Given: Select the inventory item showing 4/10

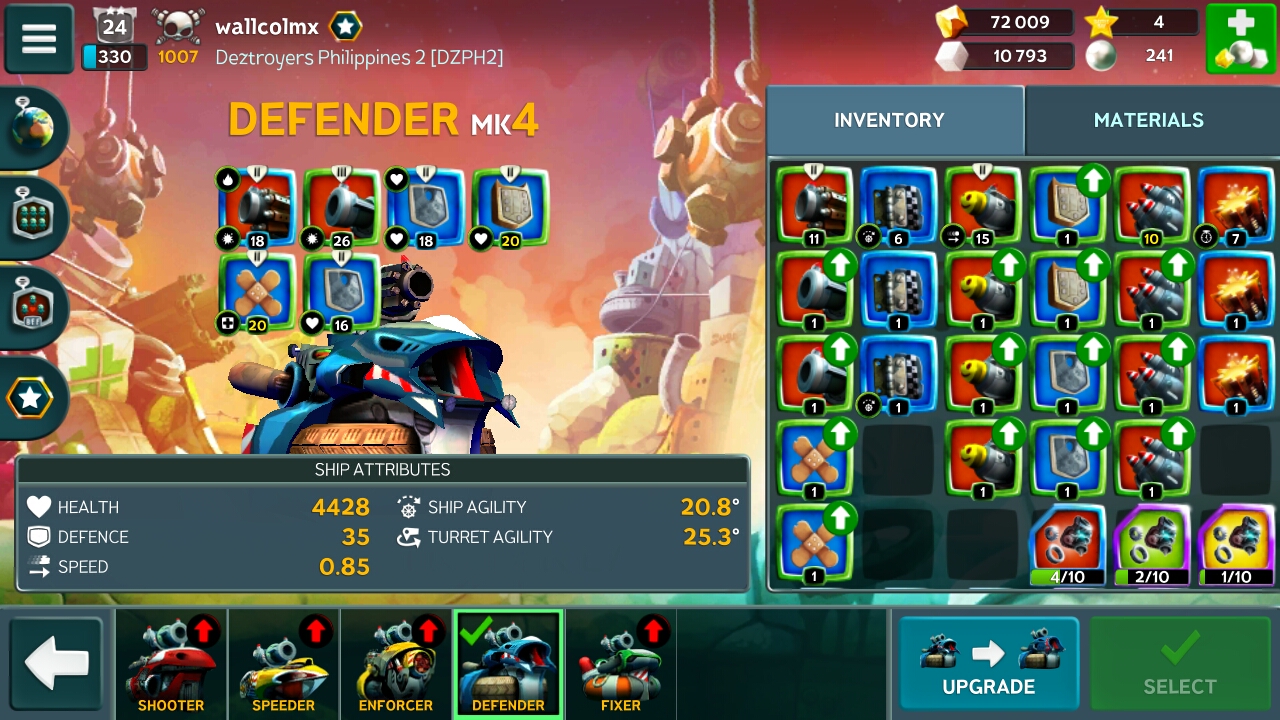Looking at the screenshot, I should 1068,545.
